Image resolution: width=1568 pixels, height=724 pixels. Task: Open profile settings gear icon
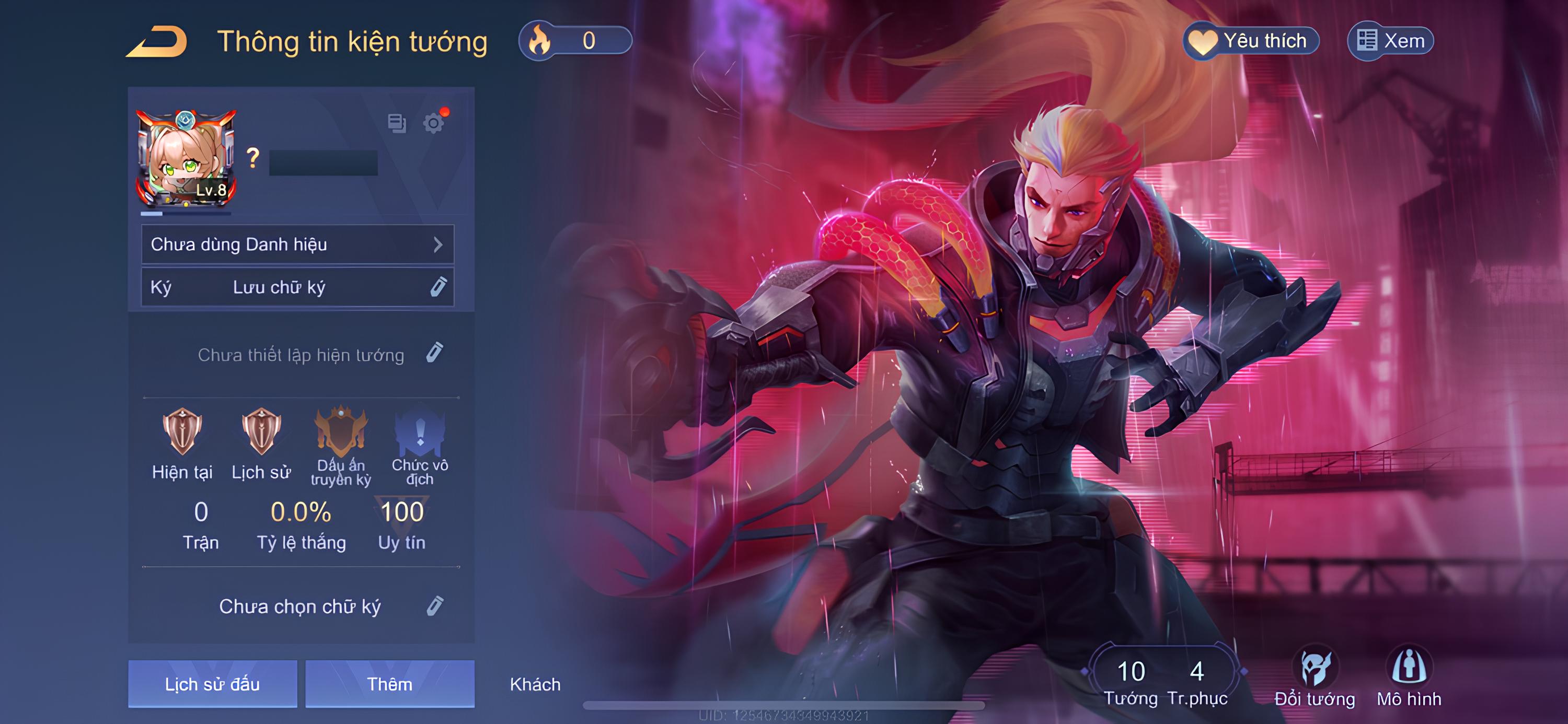(433, 123)
